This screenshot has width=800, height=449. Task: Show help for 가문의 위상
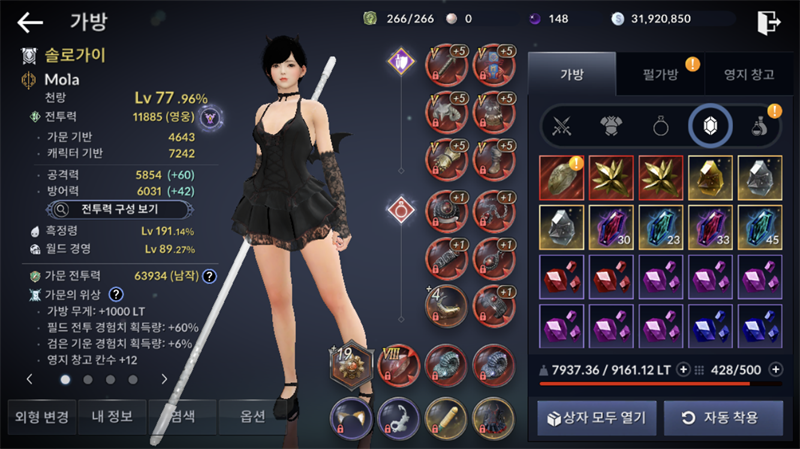116,294
